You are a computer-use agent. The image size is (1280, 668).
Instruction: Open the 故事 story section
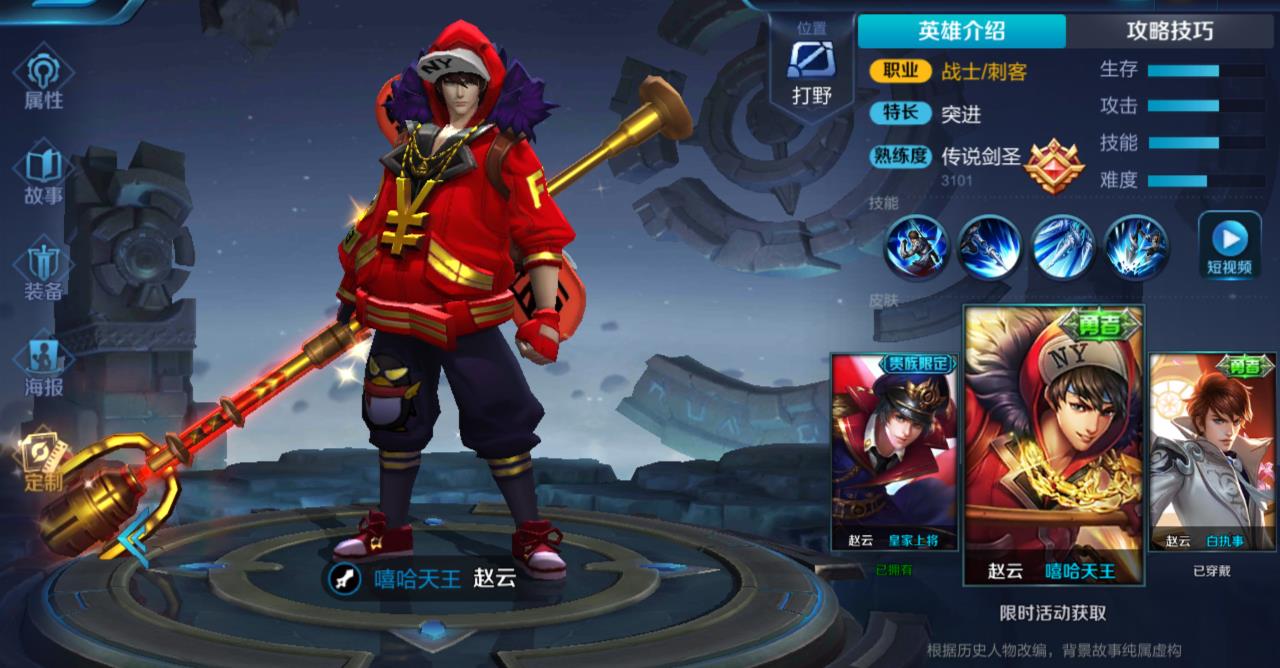pyautogui.click(x=44, y=176)
